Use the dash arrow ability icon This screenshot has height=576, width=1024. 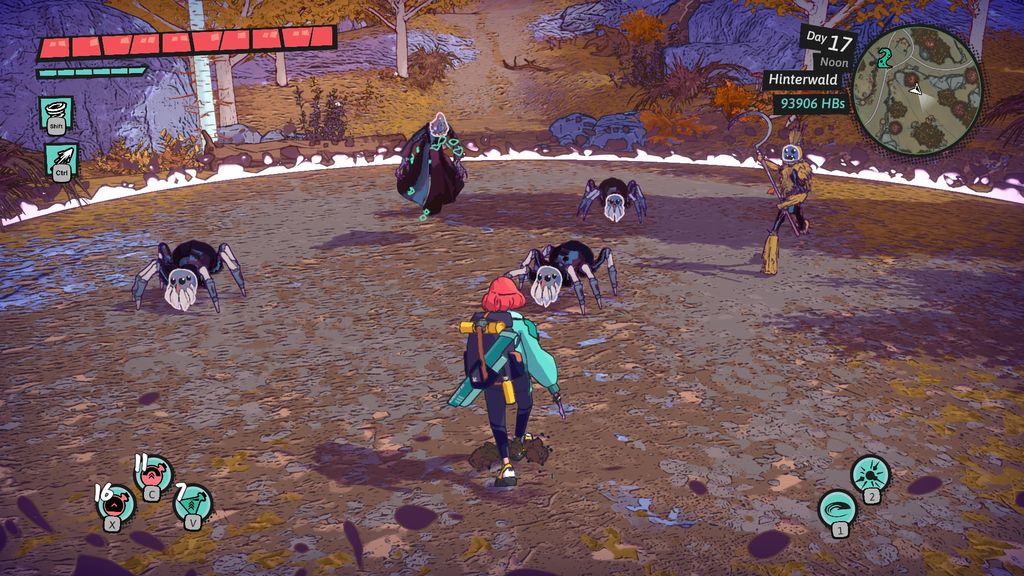(60, 159)
